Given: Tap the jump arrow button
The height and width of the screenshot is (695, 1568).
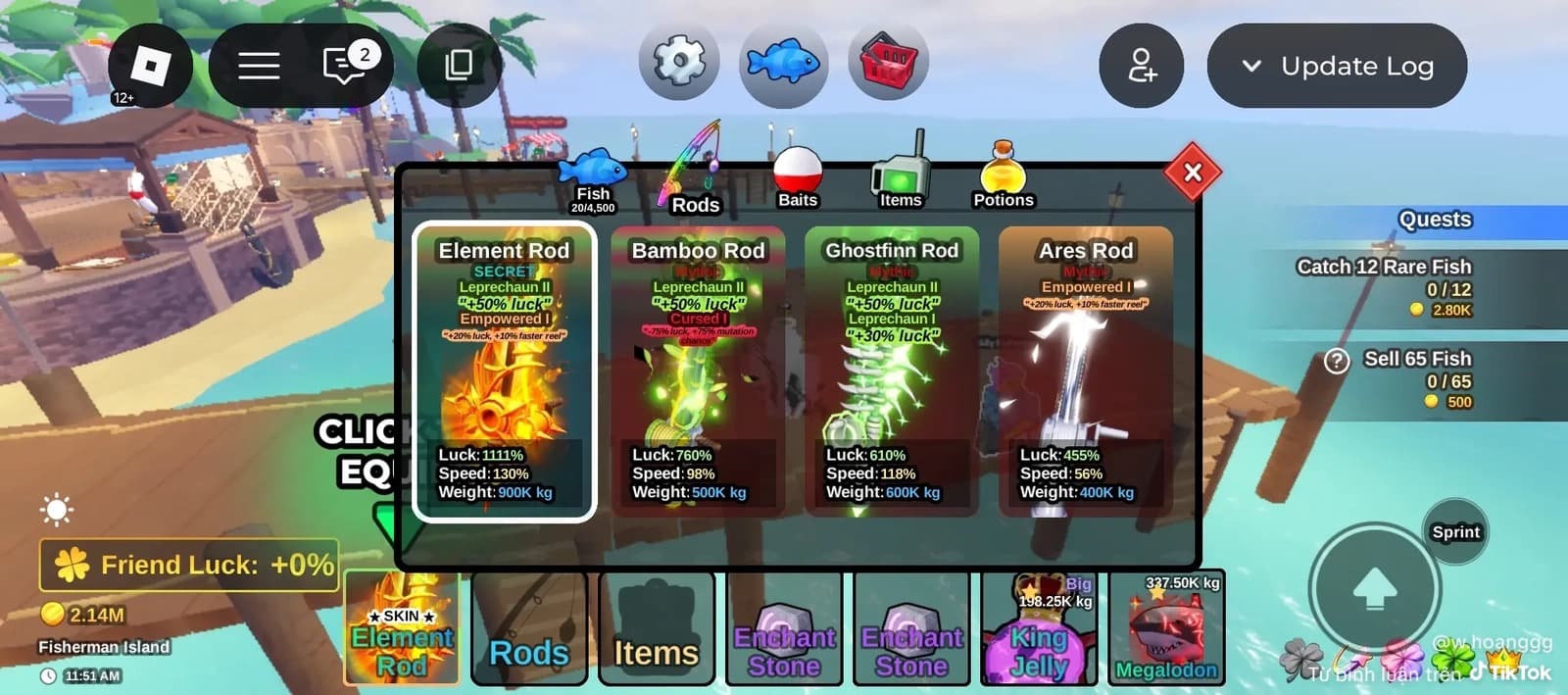Looking at the screenshot, I should pos(1374,589).
